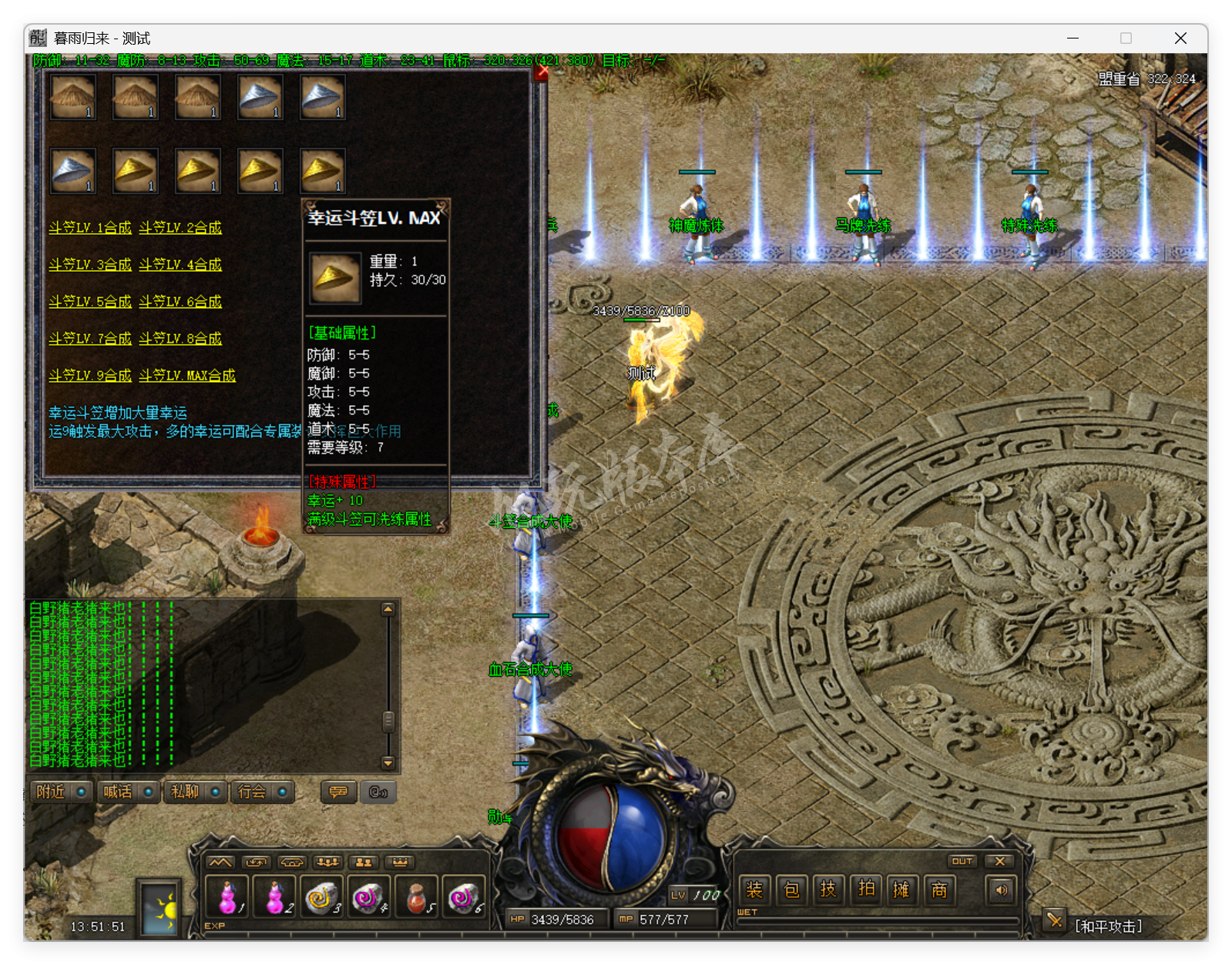The width and height of the screenshot is (1232, 965).
Task: Select the 附近 chat tab
Action: click(x=50, y=792)
